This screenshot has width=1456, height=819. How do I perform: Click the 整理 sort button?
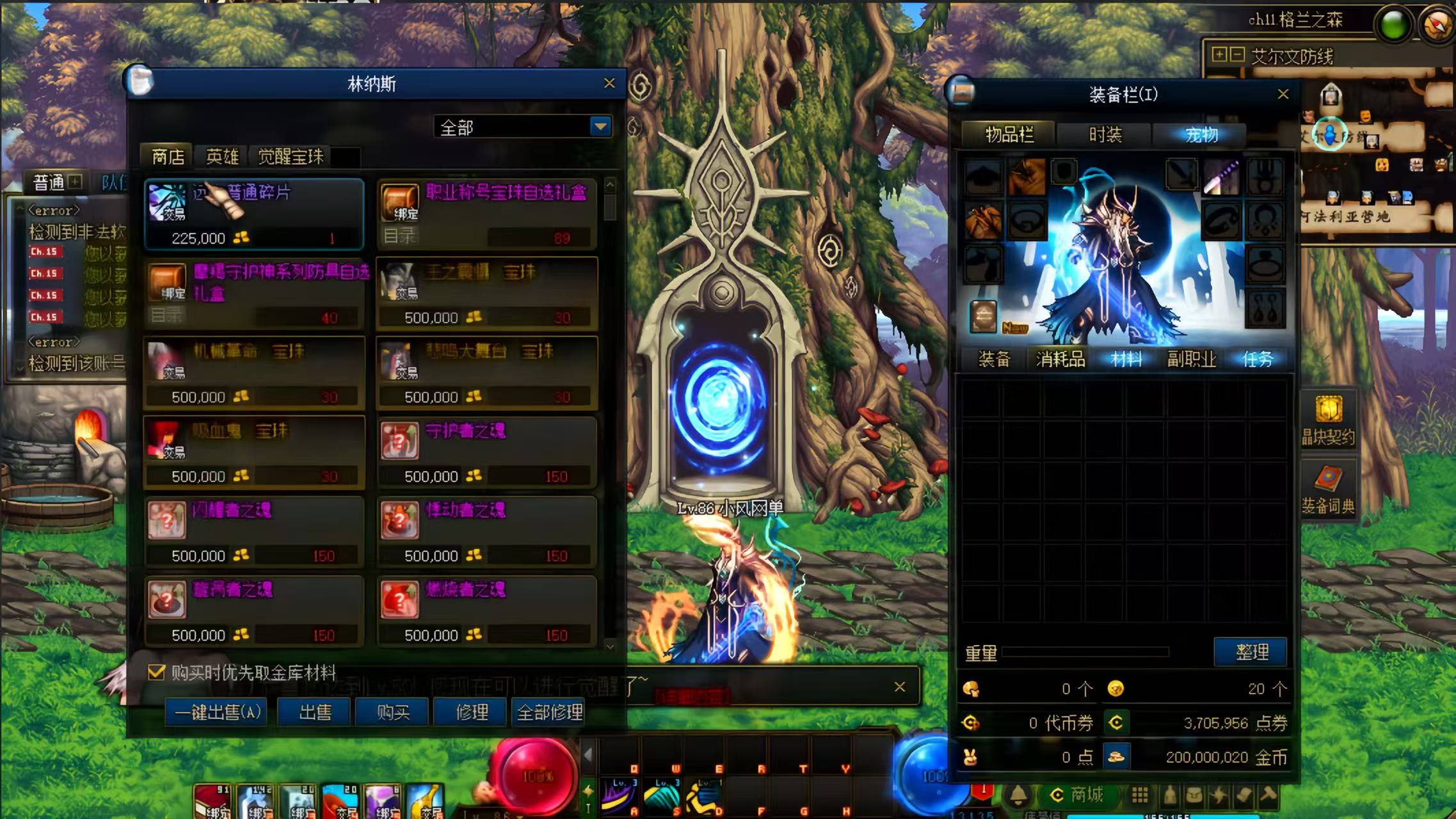1251,652
